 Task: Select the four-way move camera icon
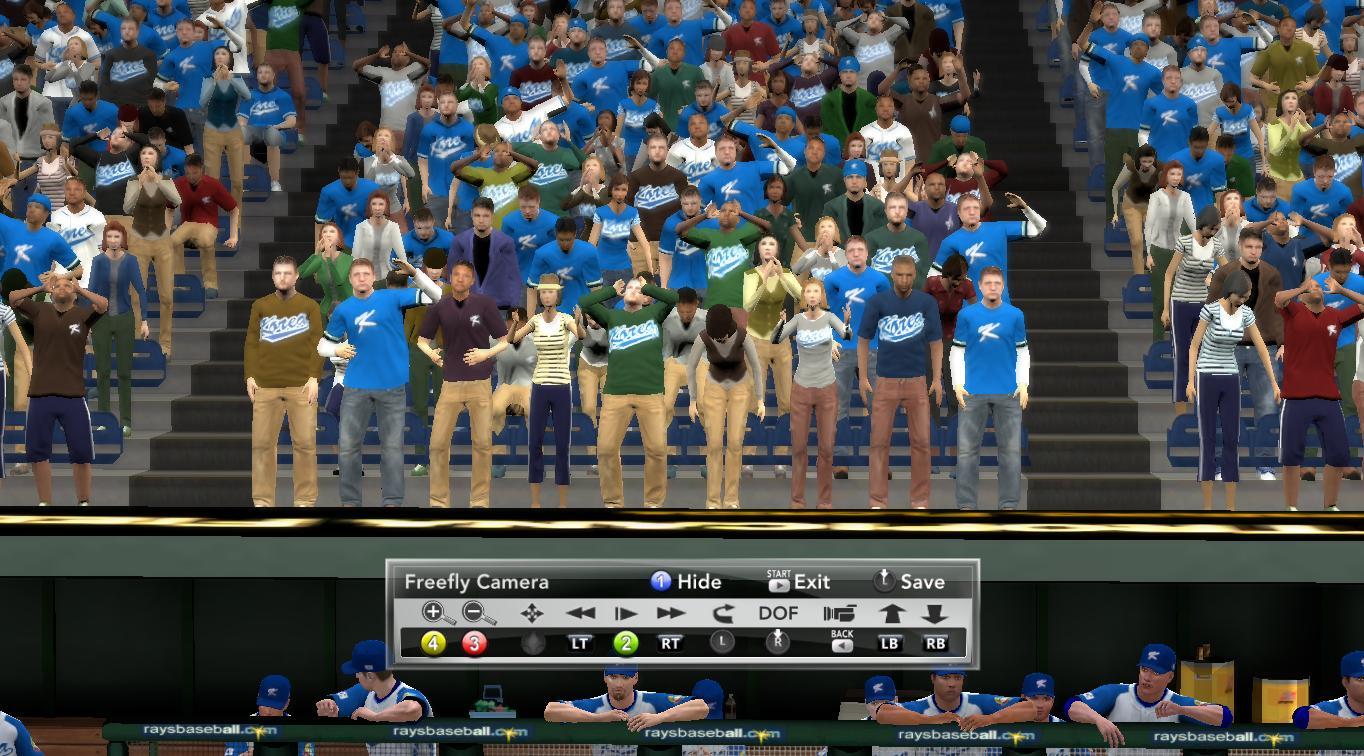coord(532,613)
